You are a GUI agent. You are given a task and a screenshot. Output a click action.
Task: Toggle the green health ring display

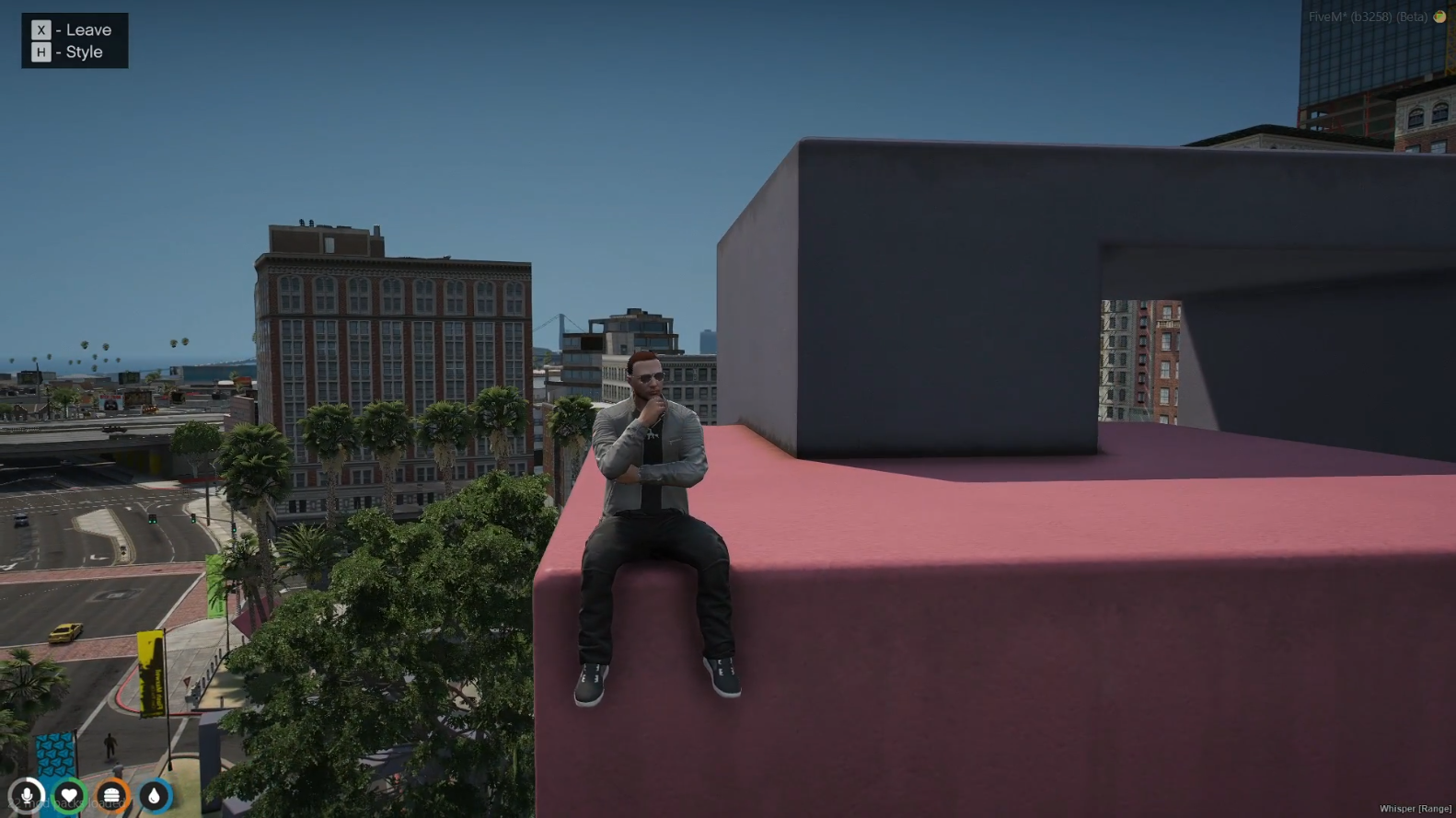(70, 795)
